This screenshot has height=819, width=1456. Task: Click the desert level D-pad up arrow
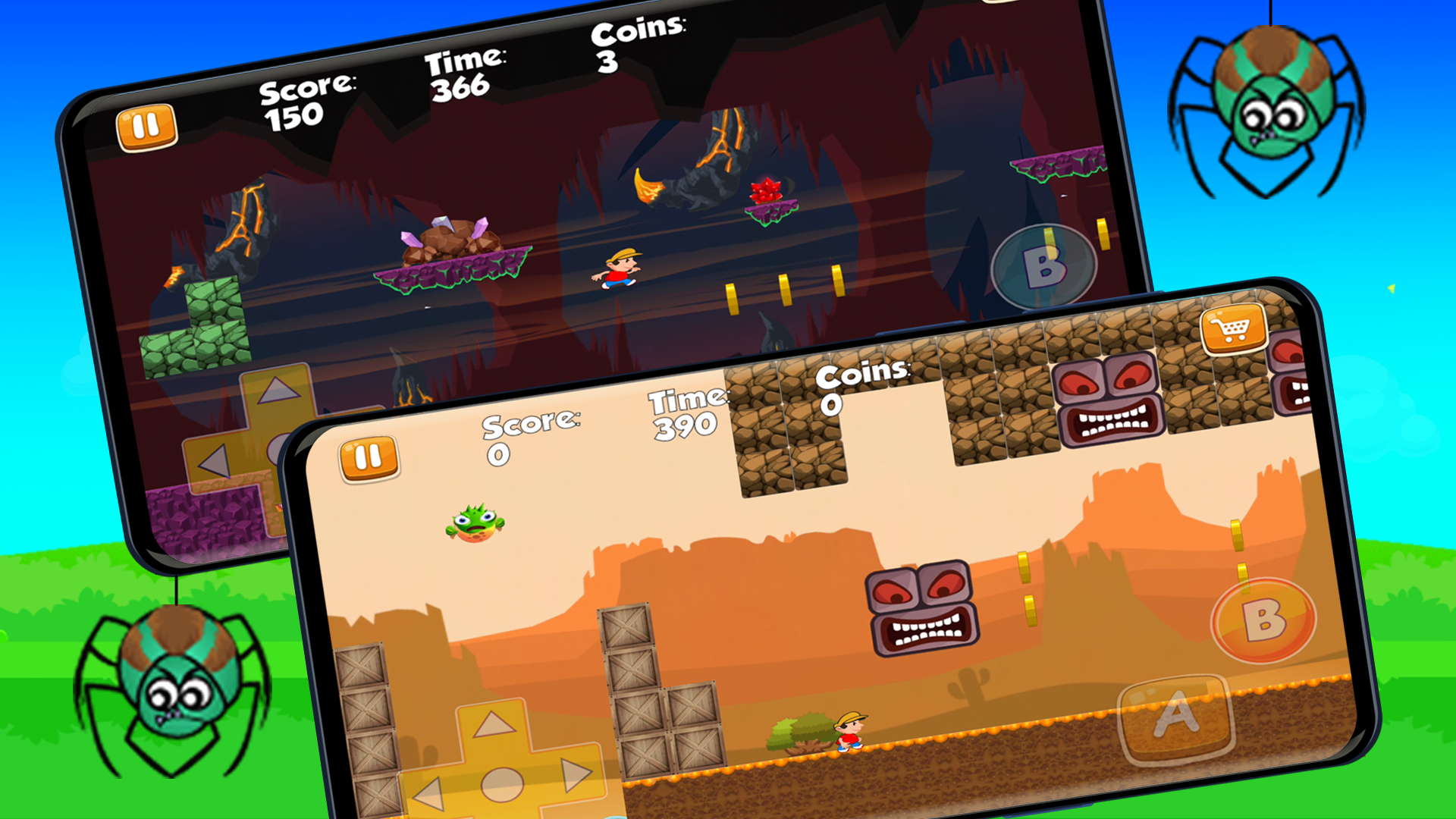click(494, 725)
